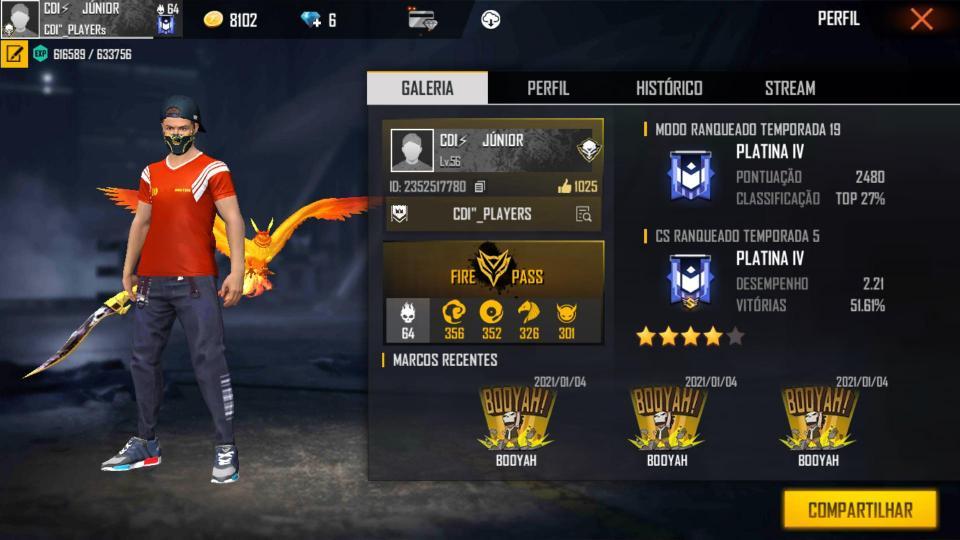Close the profile screen with the X
The width and height of the screenshot is (960, 540).
(x=921, y=19)
